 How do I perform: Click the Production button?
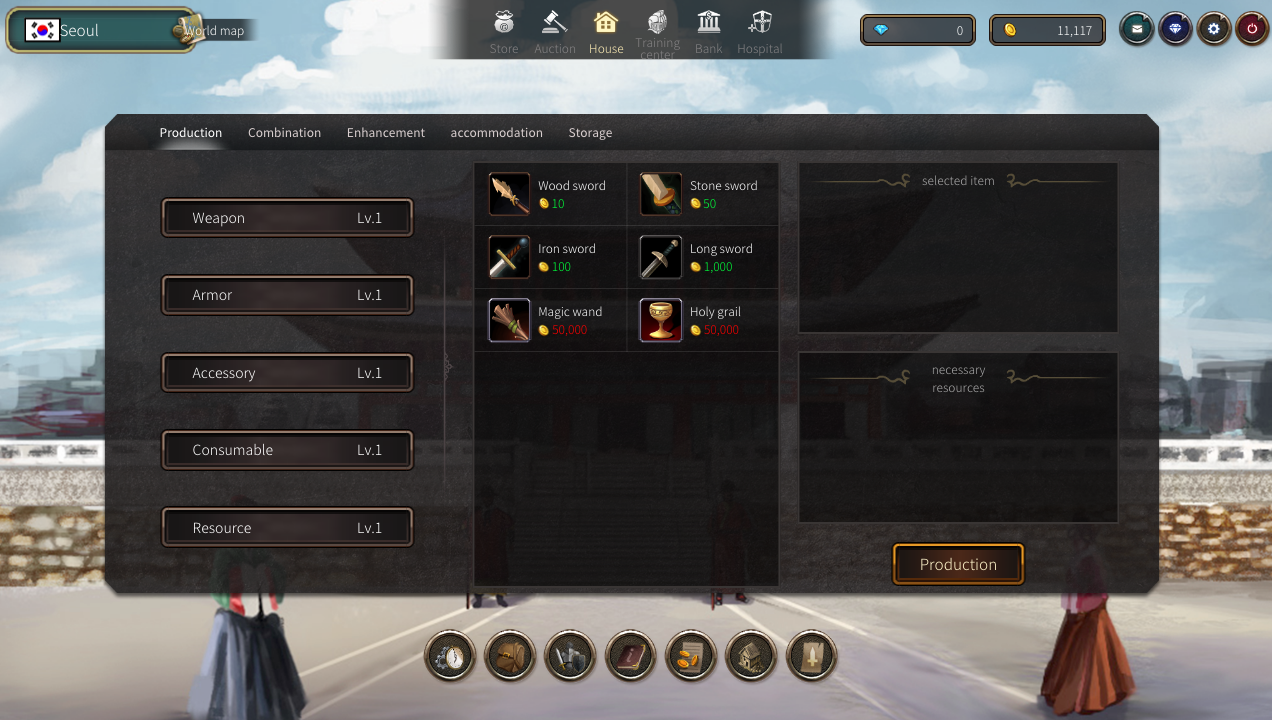958,564
